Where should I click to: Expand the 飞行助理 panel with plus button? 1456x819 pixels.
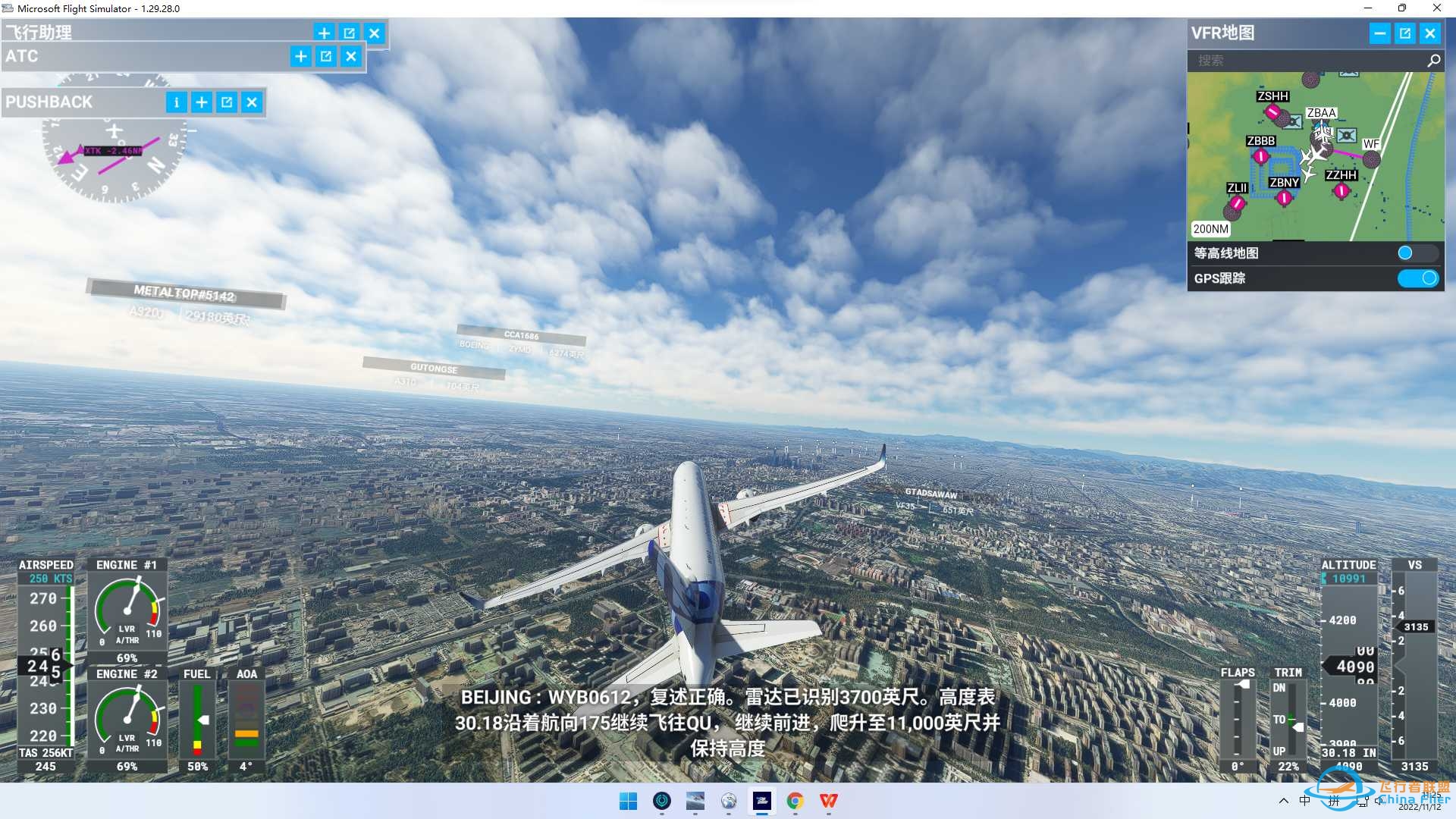click(x=324, y=33)
